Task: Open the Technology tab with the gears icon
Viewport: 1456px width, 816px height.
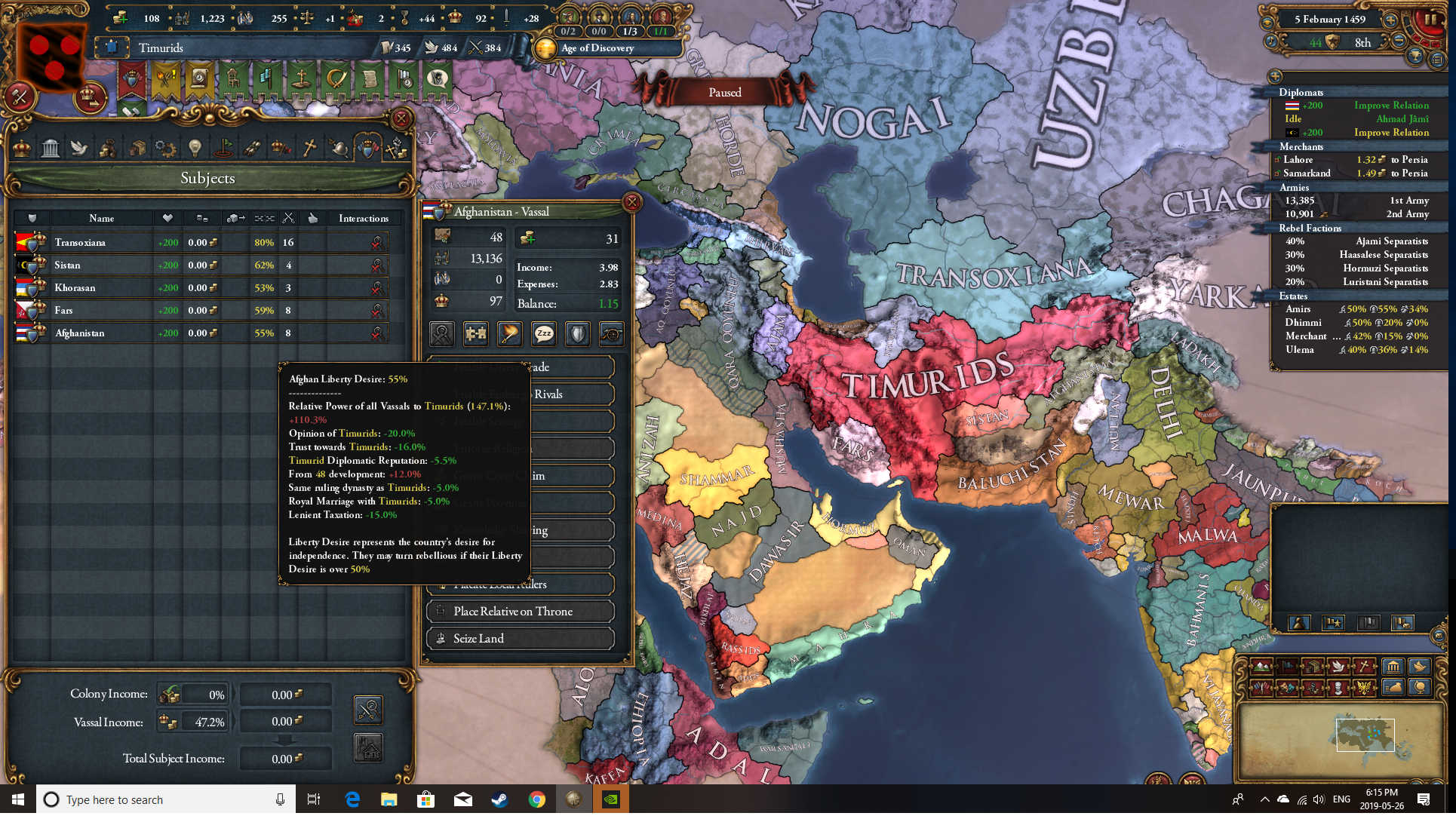Action: [x=166, y=148]
